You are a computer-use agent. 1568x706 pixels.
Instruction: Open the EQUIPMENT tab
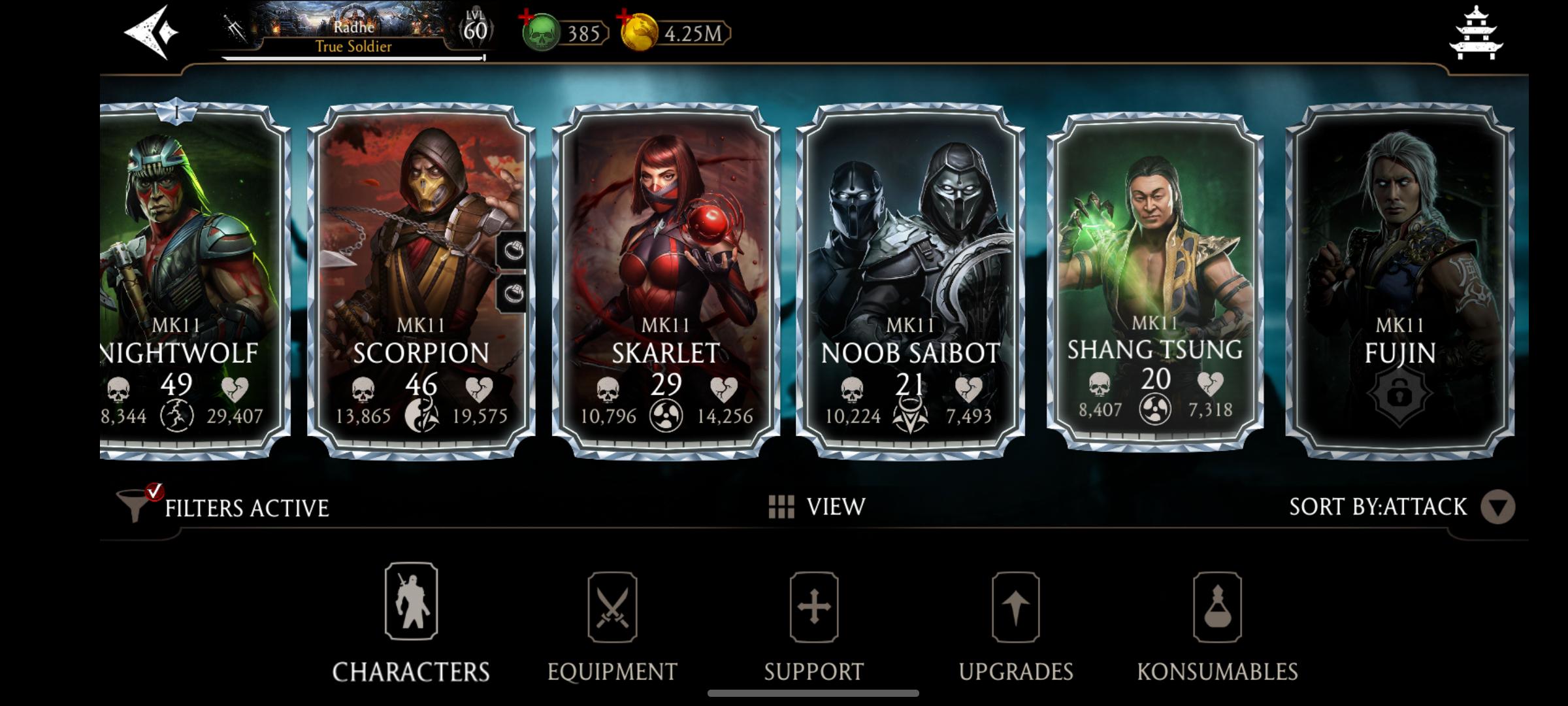coord(613,669)
